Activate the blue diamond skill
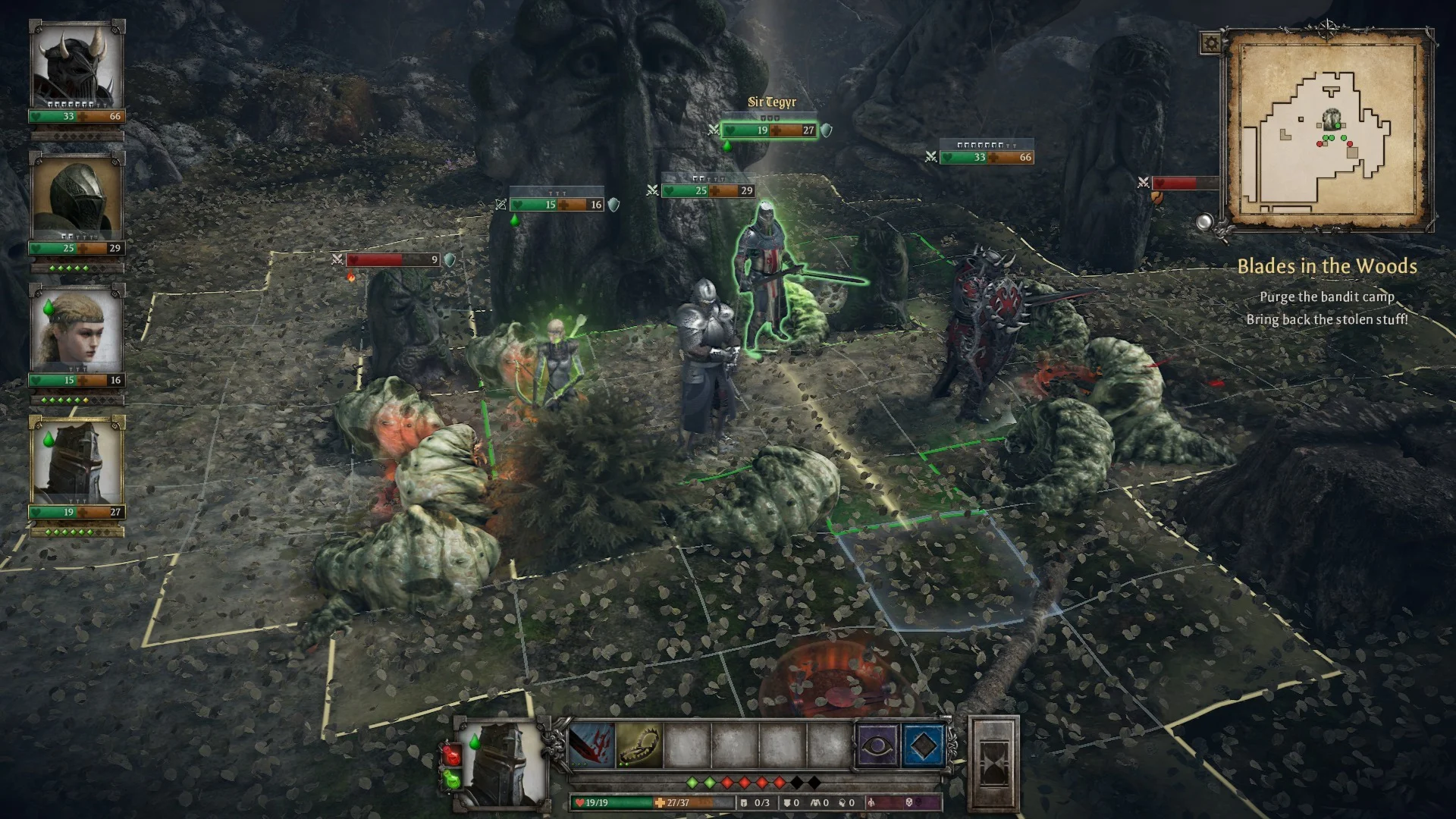Image resolution: width=1456 pixels, height=819 pixels. tap(923, 746)
